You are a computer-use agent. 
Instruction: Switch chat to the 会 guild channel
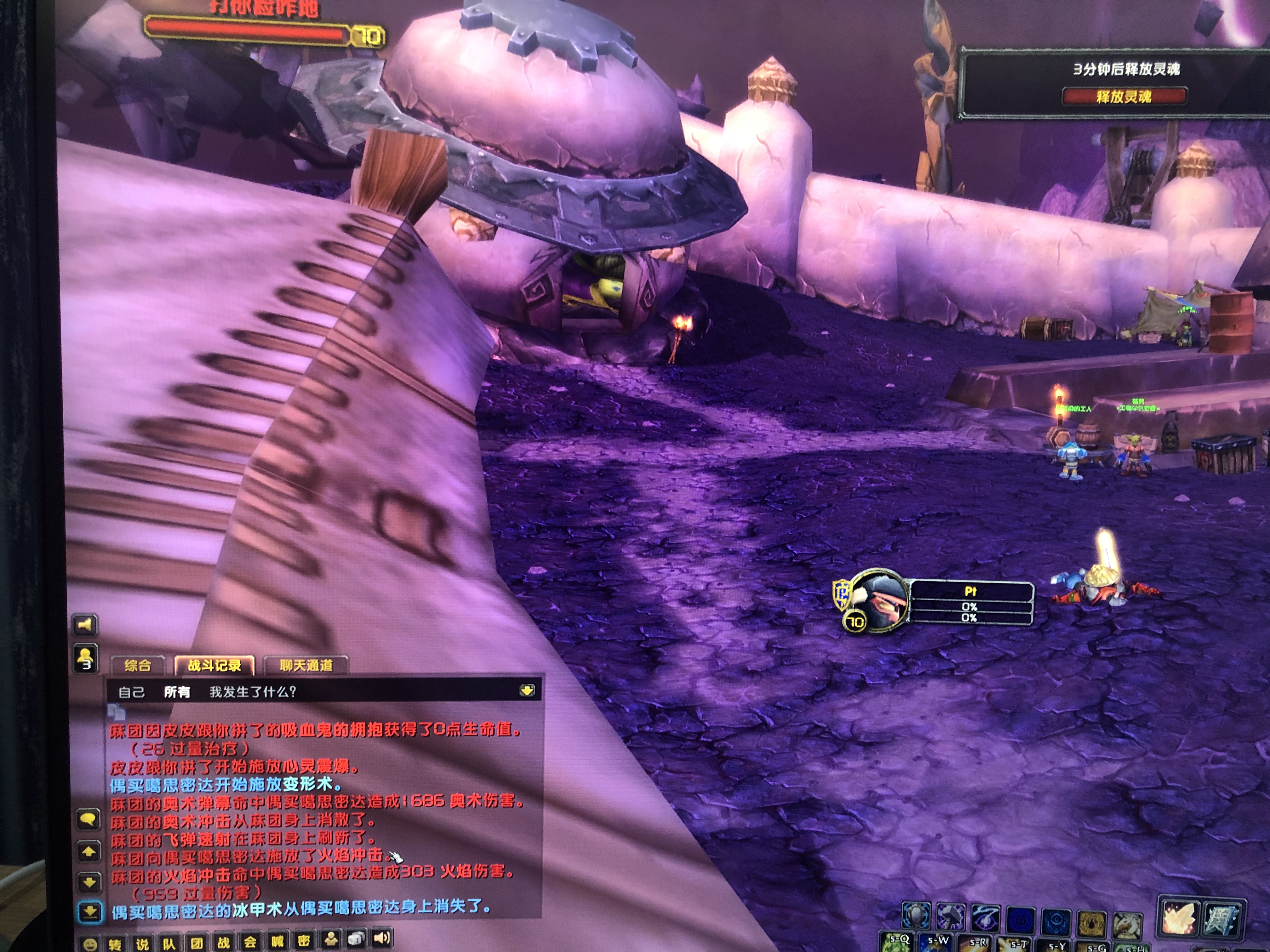click(x=250, y=943)
